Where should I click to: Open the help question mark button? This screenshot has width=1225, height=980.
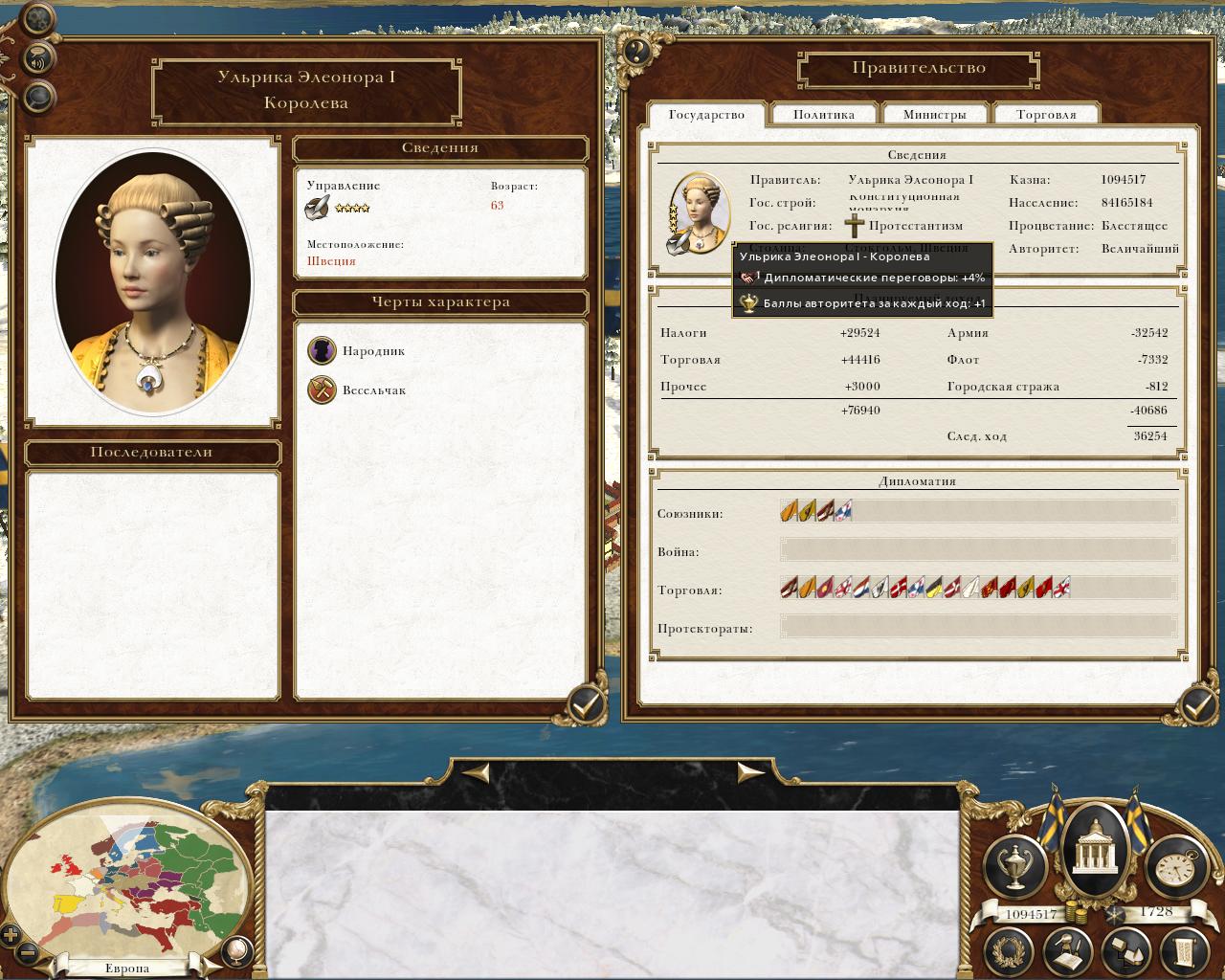click(636, 51)
